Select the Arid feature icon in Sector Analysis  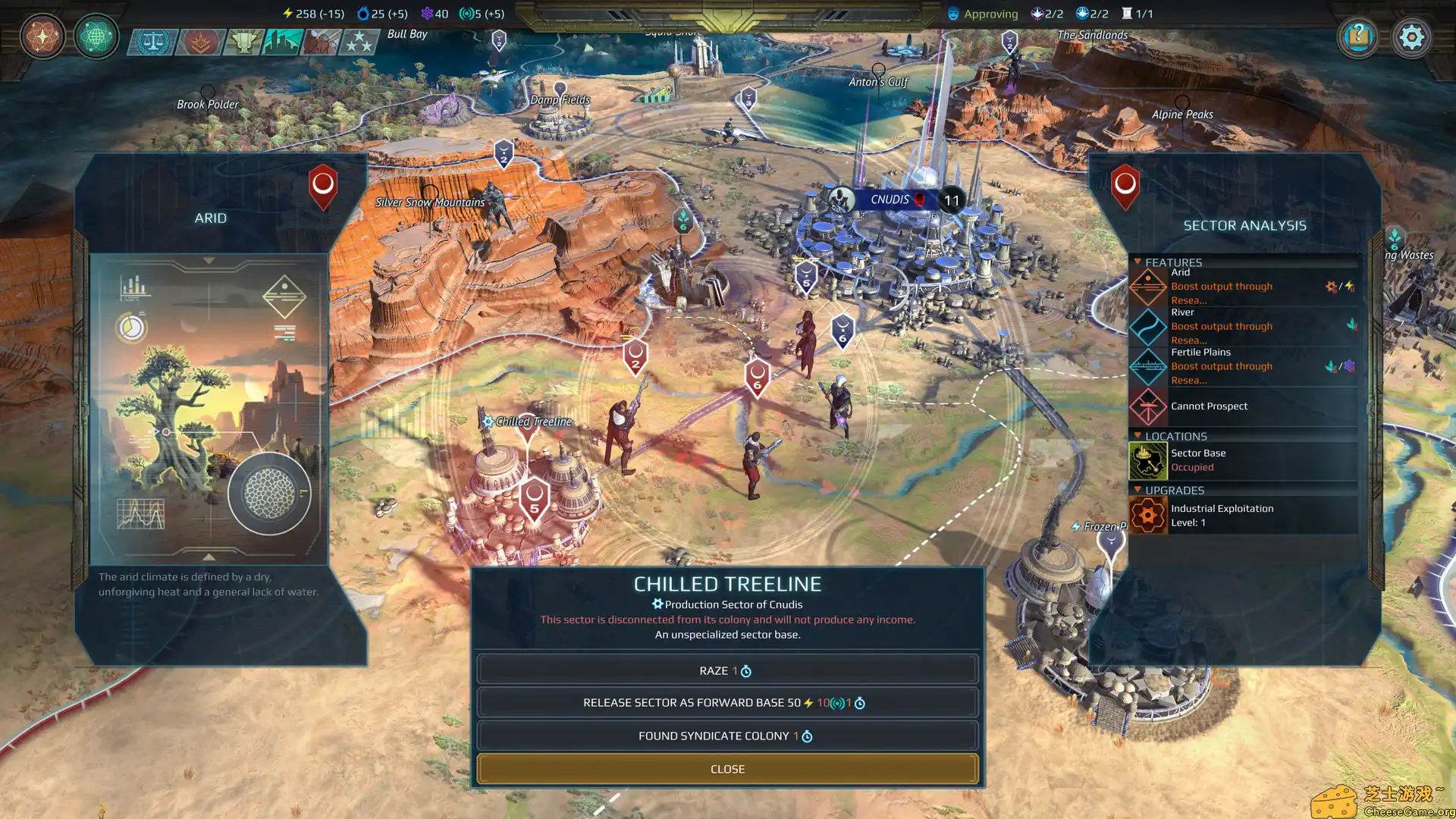pos(1147,287)
